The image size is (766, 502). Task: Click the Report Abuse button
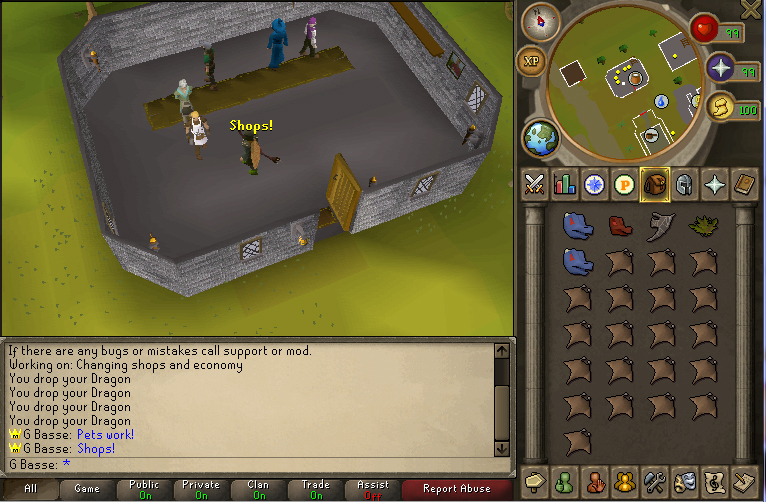pyautogui.click(x=456, y=490)
